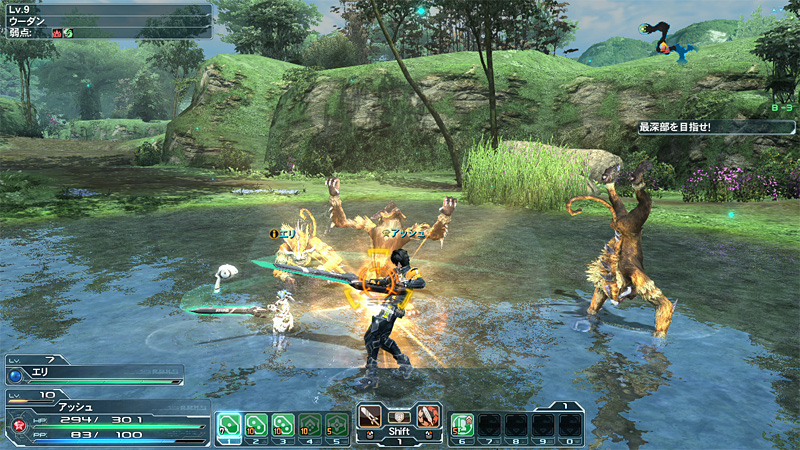Activate the orange slash photon art icon
The width and height of the screenshot is (800, 450).
tap(428, 417)
